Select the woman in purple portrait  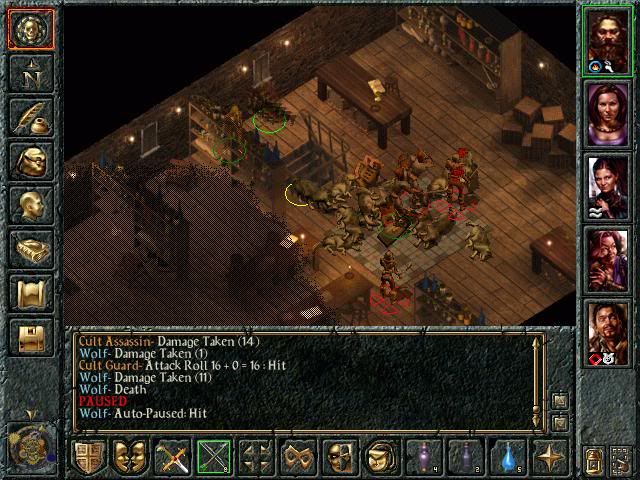pyautogui.click(x=606, y=112)
